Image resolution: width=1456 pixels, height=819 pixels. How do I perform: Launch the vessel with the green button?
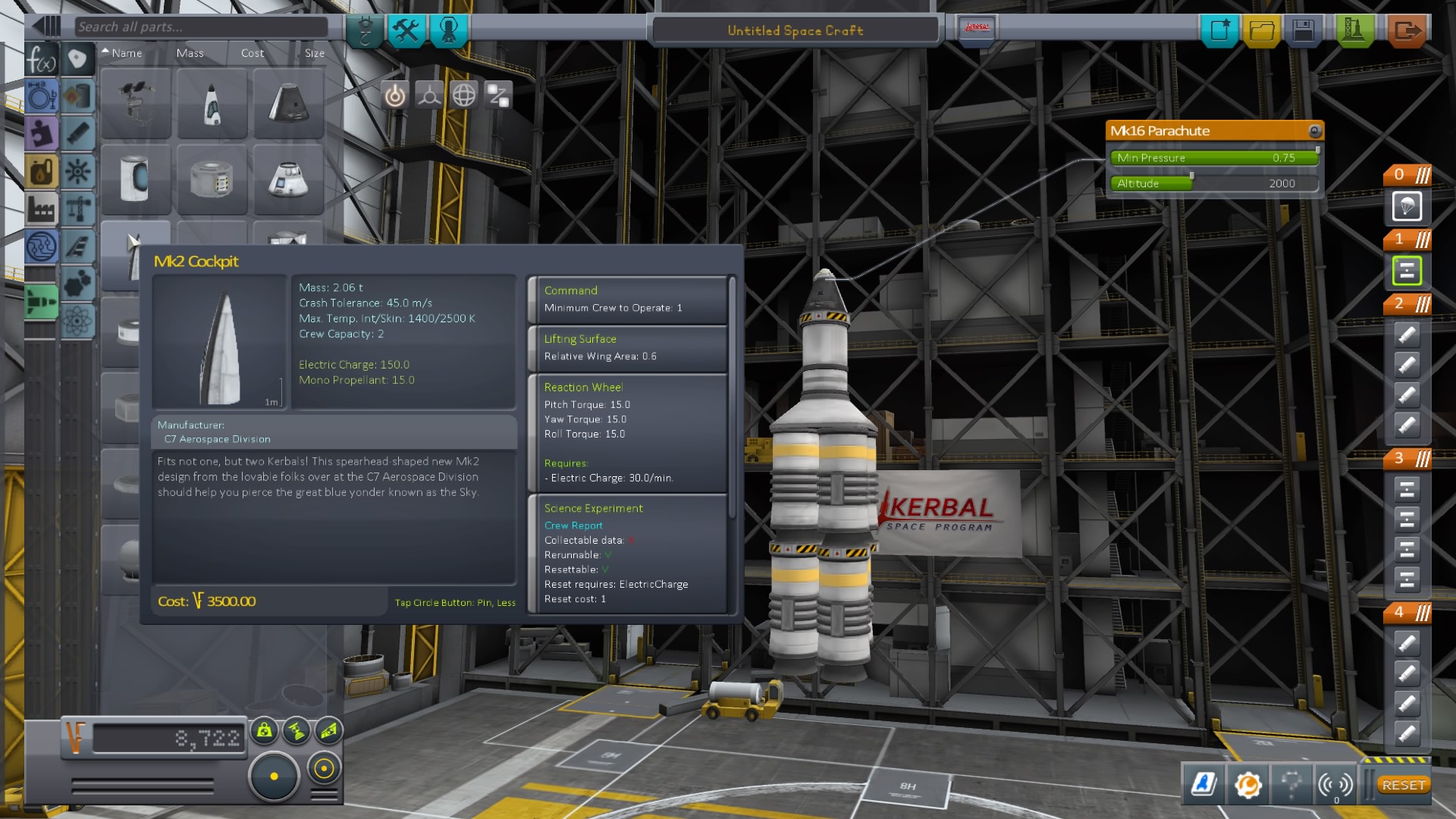pyautogui.click(x=1354, y=31)
